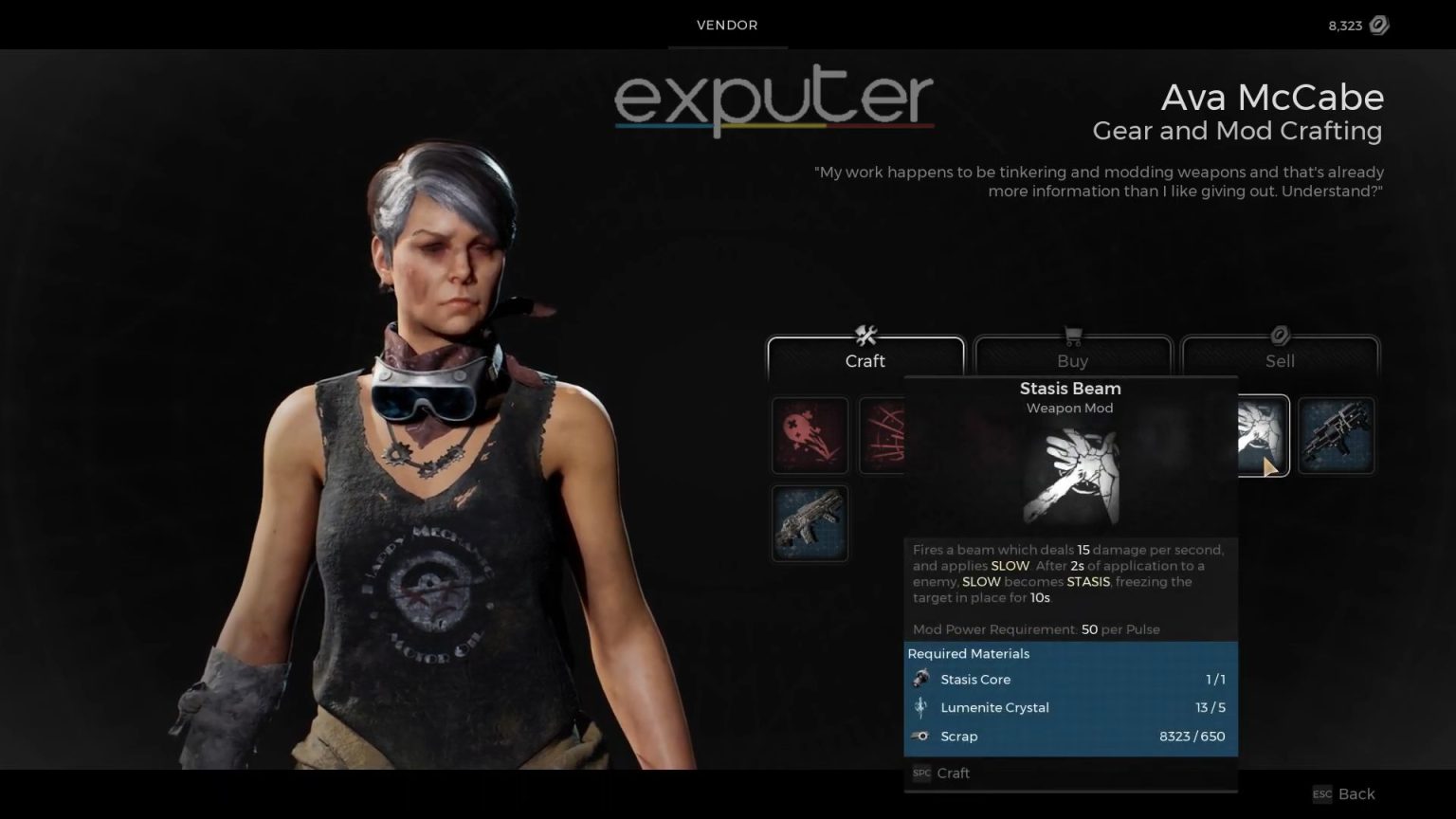Screen dimensions: 1456x819
Task: Select the rifle thumbnail in the second row
Action: tap(809, 522)
